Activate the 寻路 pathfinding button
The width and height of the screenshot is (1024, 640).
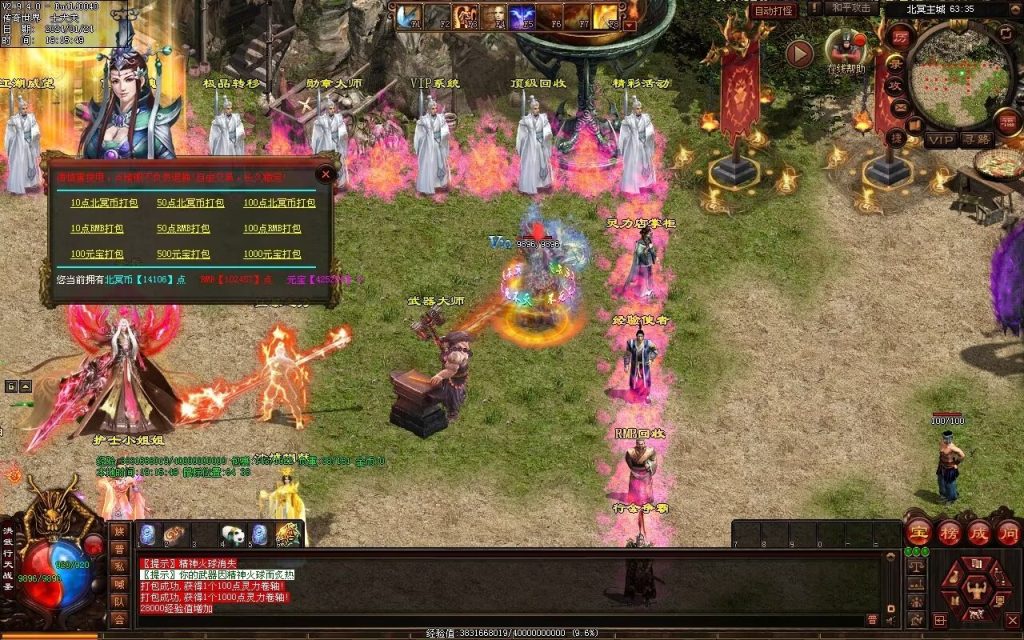click(978, 140)
